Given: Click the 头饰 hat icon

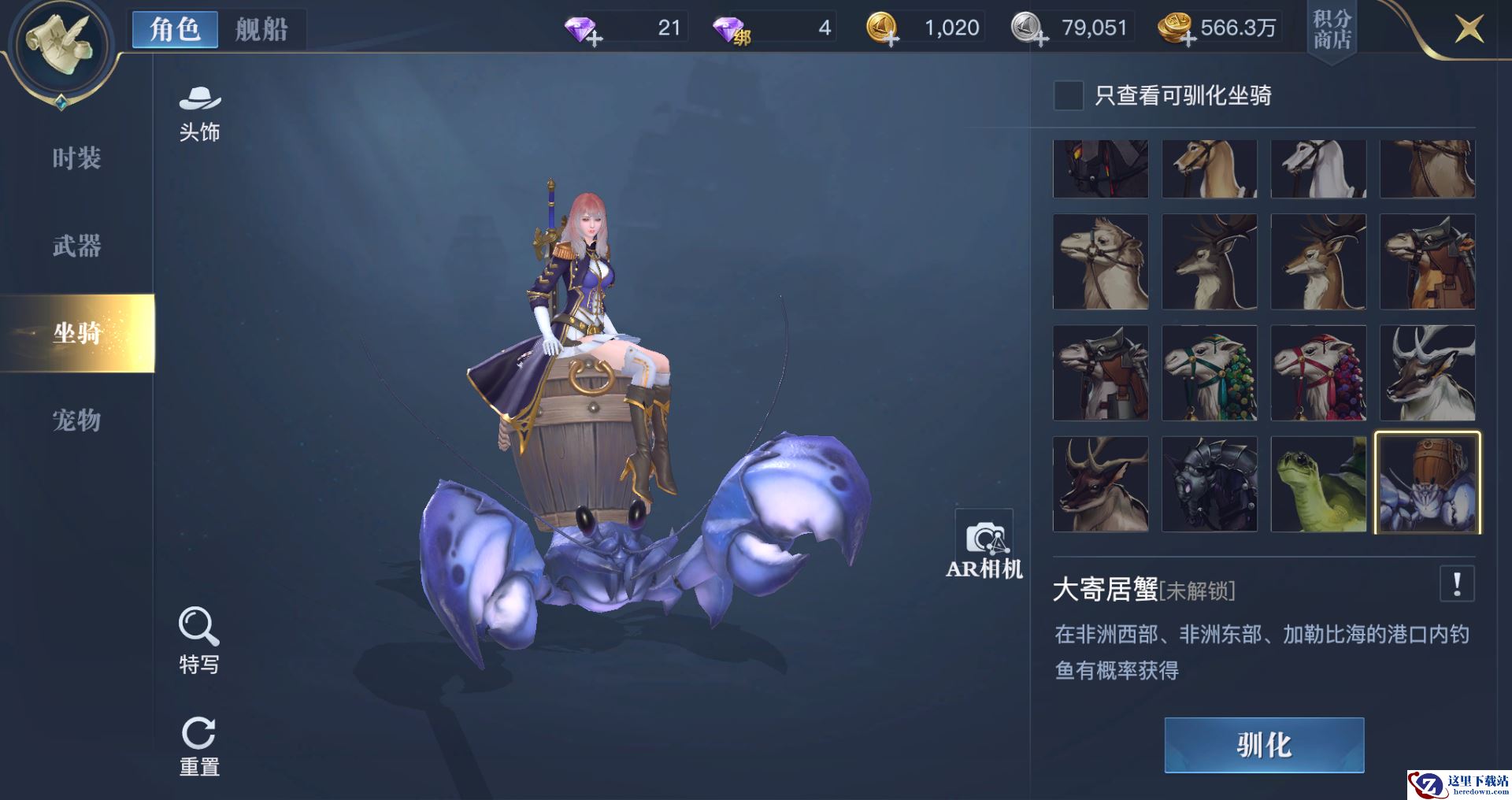Looking at the screenshot, I should coord(199,114).
